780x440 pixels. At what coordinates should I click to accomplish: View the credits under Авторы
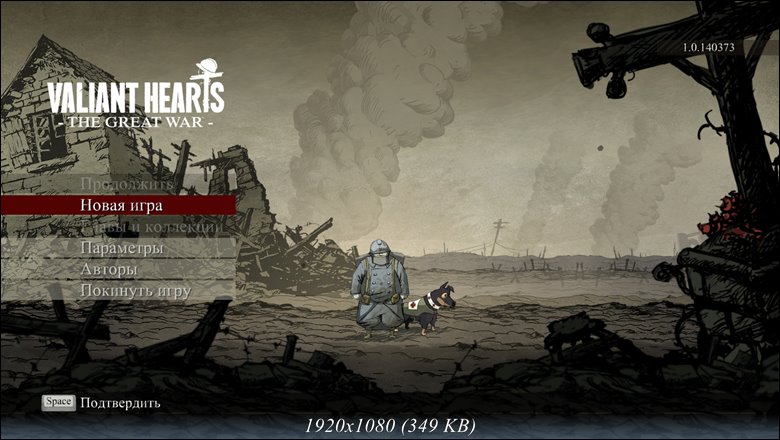(109, 269)
